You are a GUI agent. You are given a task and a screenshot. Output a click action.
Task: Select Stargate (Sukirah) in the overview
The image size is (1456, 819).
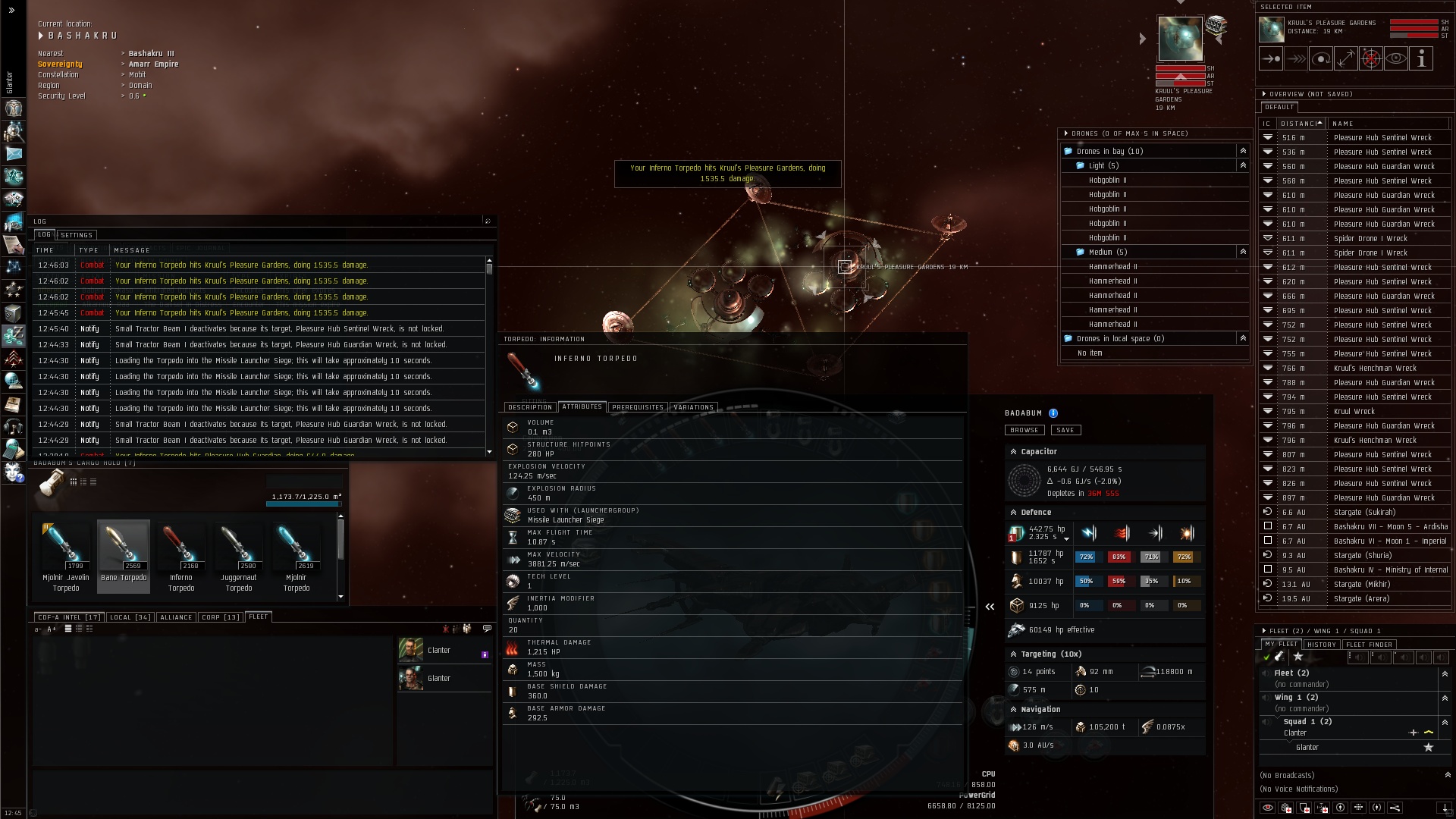click(1364, 512)
